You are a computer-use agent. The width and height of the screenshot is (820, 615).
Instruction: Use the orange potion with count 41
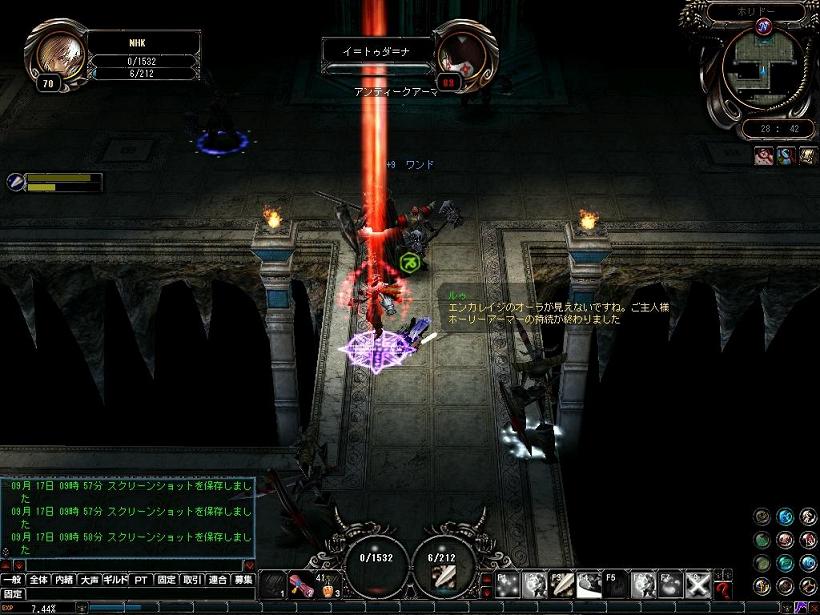(325, 585)
